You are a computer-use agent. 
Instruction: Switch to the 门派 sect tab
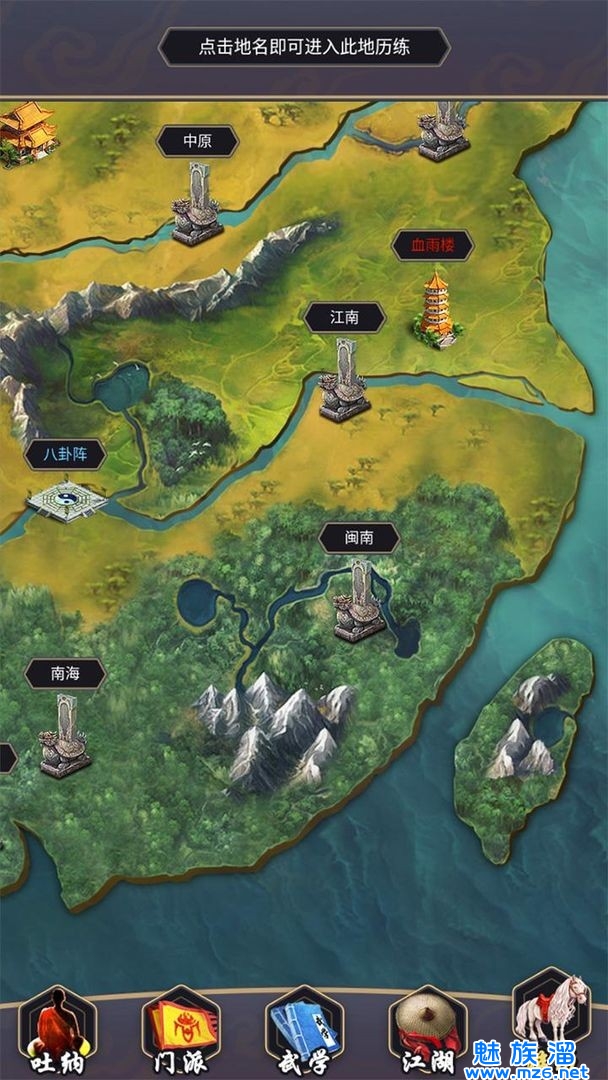coord(181,1030)
